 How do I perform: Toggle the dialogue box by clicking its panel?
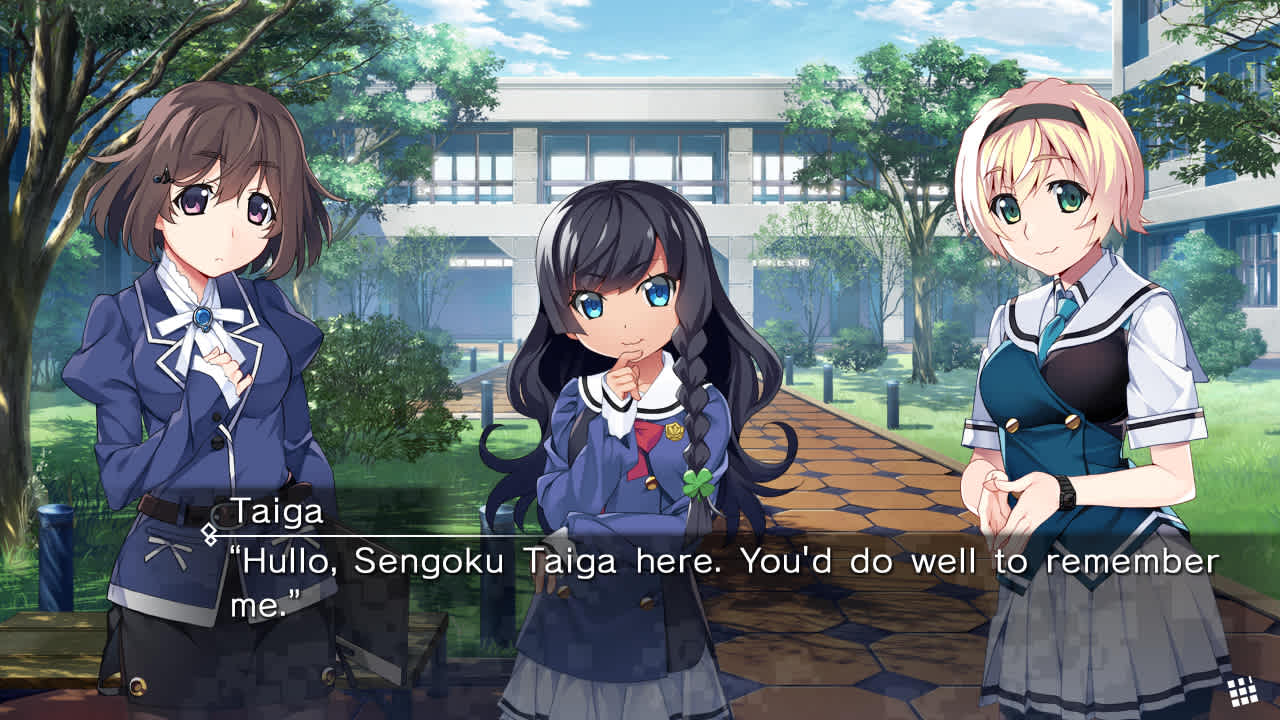pos(640,580)
